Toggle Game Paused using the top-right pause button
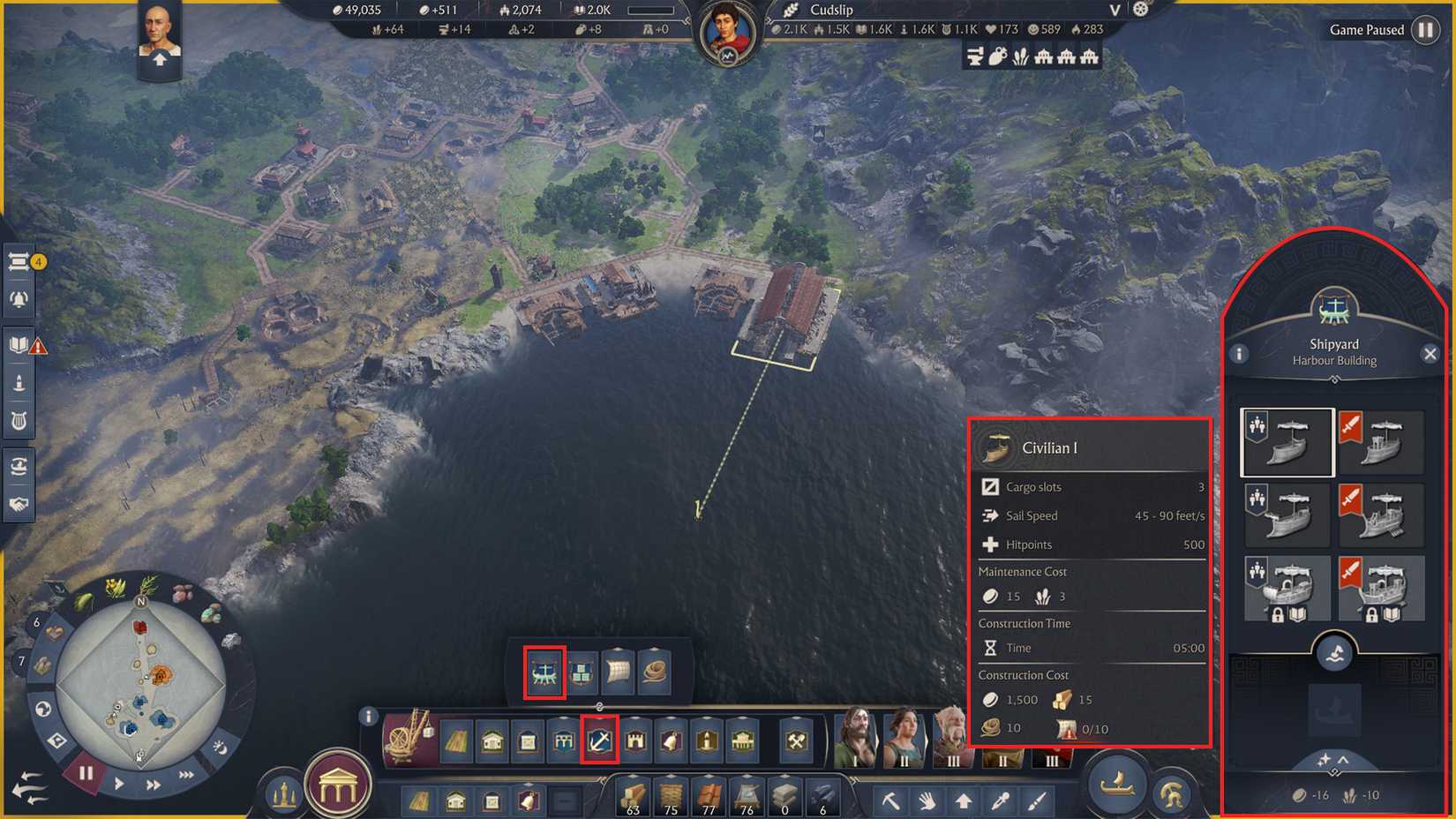 pos(1427,29)
